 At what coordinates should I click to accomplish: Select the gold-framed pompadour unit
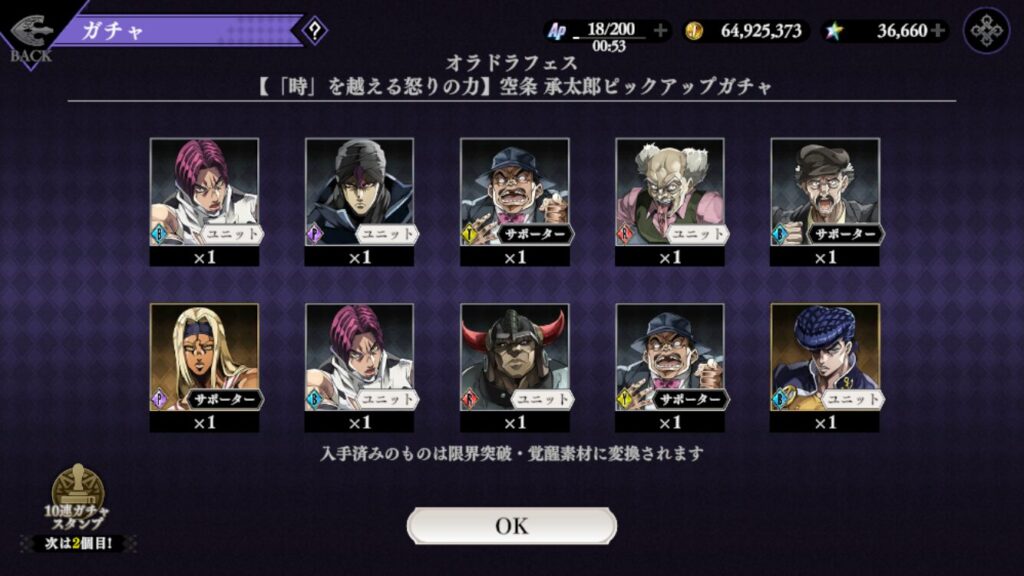[x=824, y=358]
